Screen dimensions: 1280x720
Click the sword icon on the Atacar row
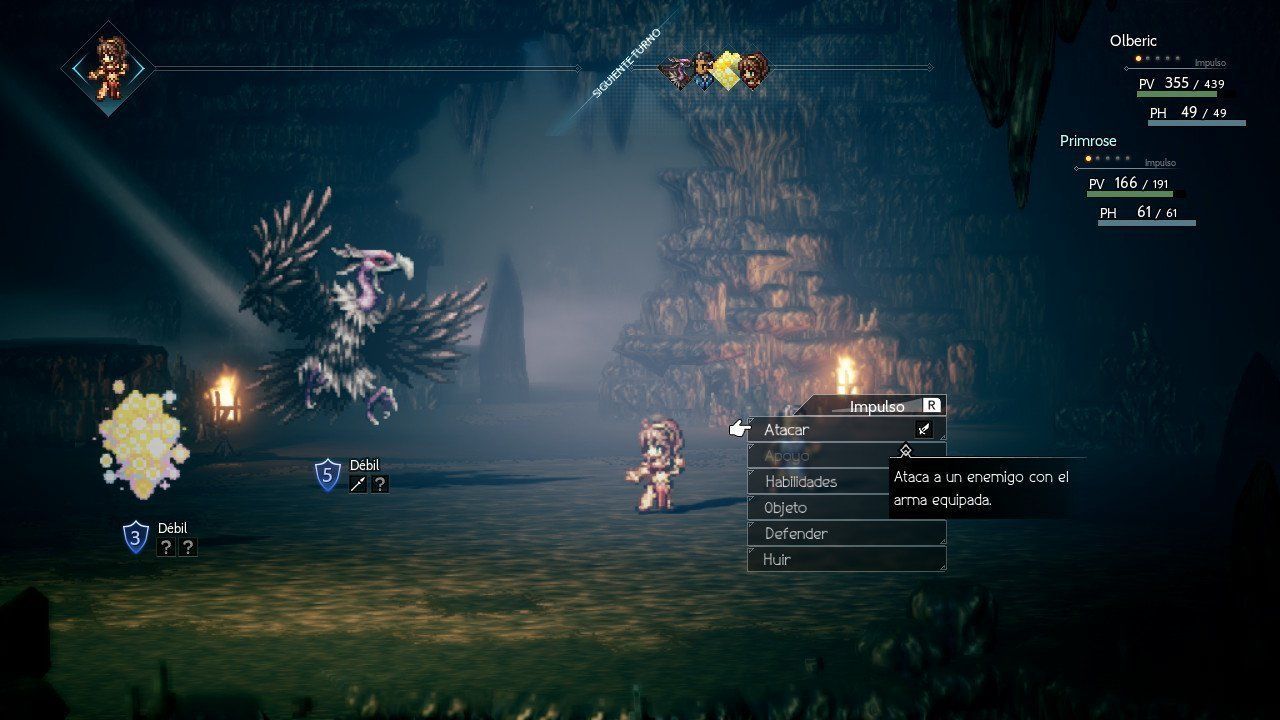(x=924, y=430)
